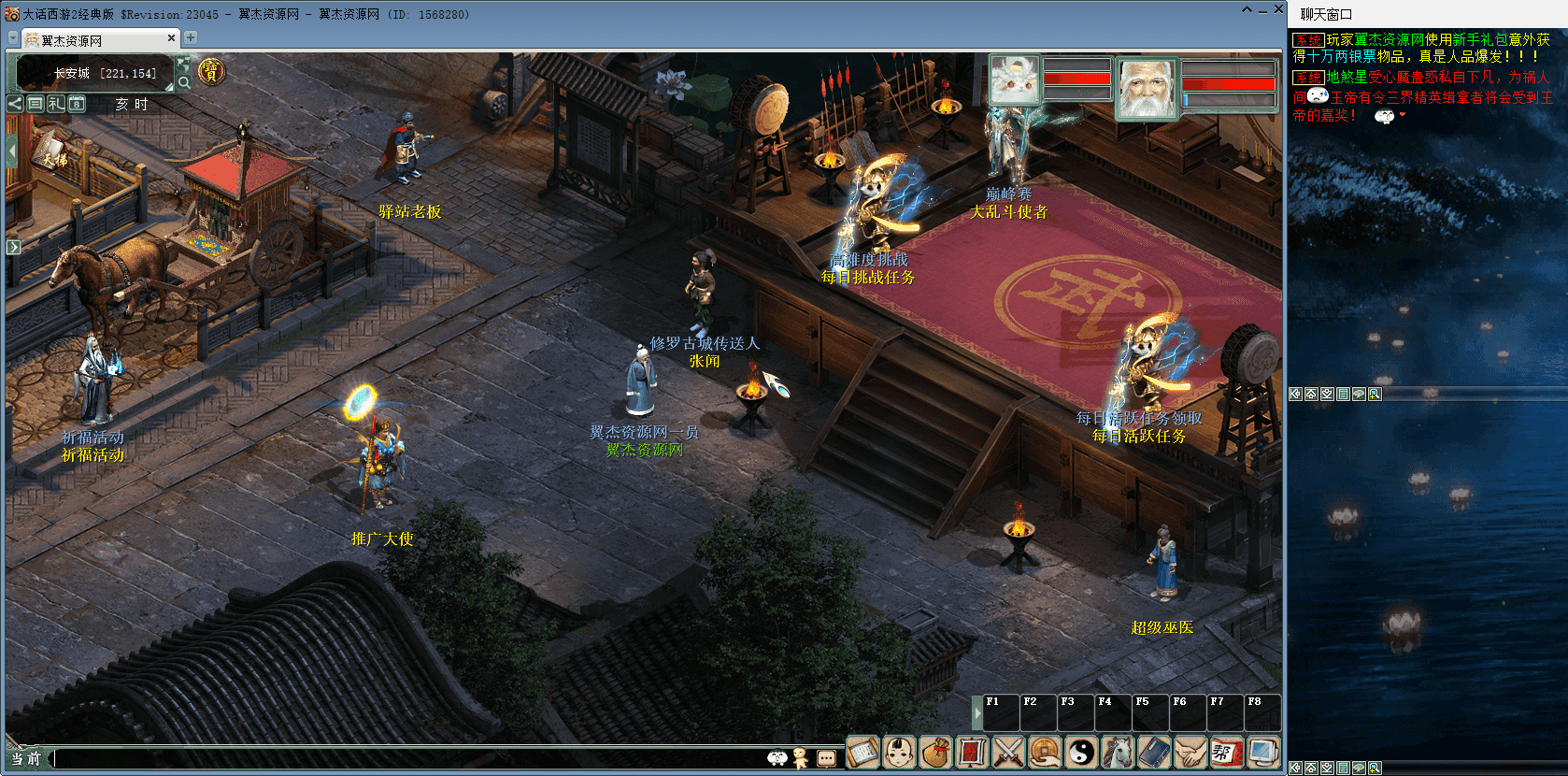This screenshot has width=1568, height=776.
Task: Open the blue book icon
Action: pyautogui.click(x=1155, y=752)
